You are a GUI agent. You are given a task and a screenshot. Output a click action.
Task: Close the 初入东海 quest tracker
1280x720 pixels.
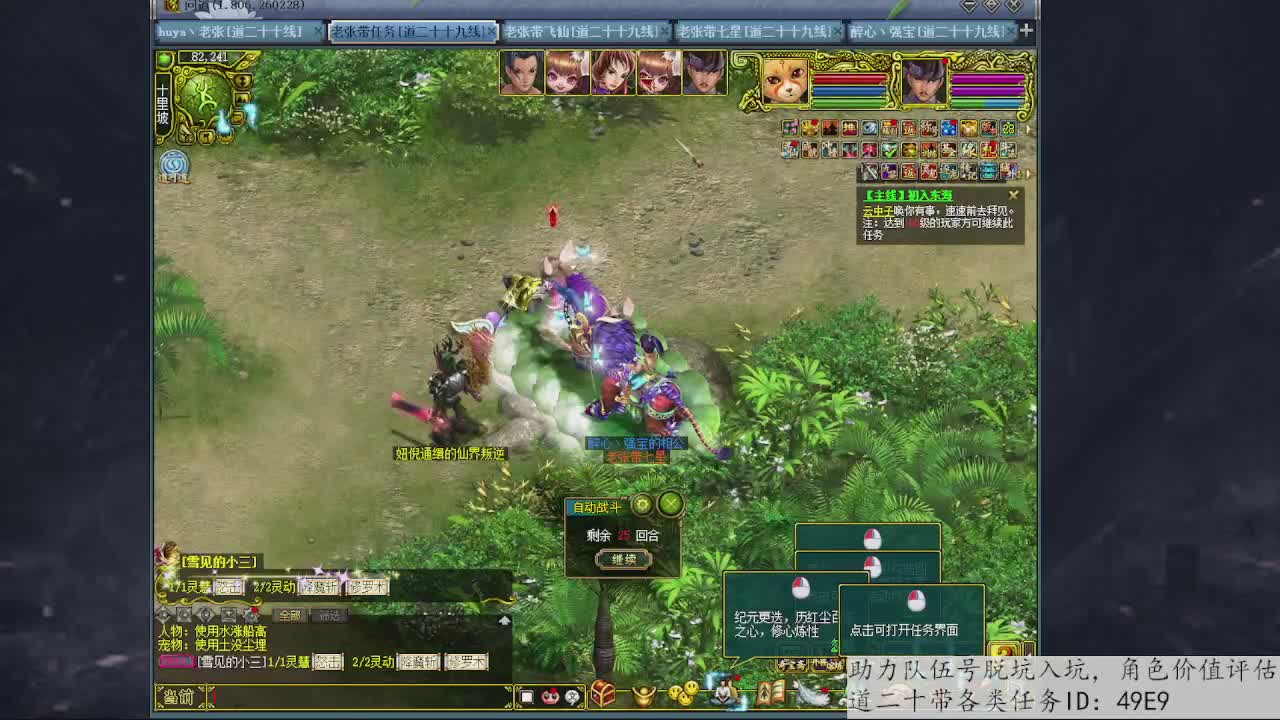click(1013, 195)
